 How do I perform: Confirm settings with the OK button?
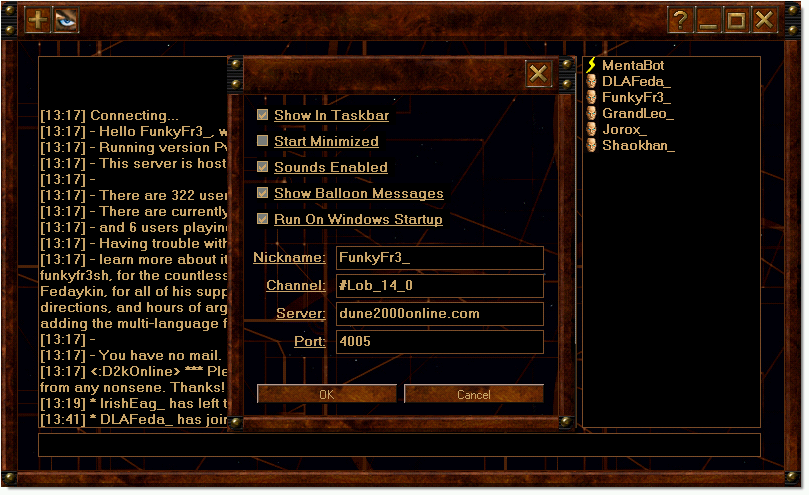click(327, 394)
